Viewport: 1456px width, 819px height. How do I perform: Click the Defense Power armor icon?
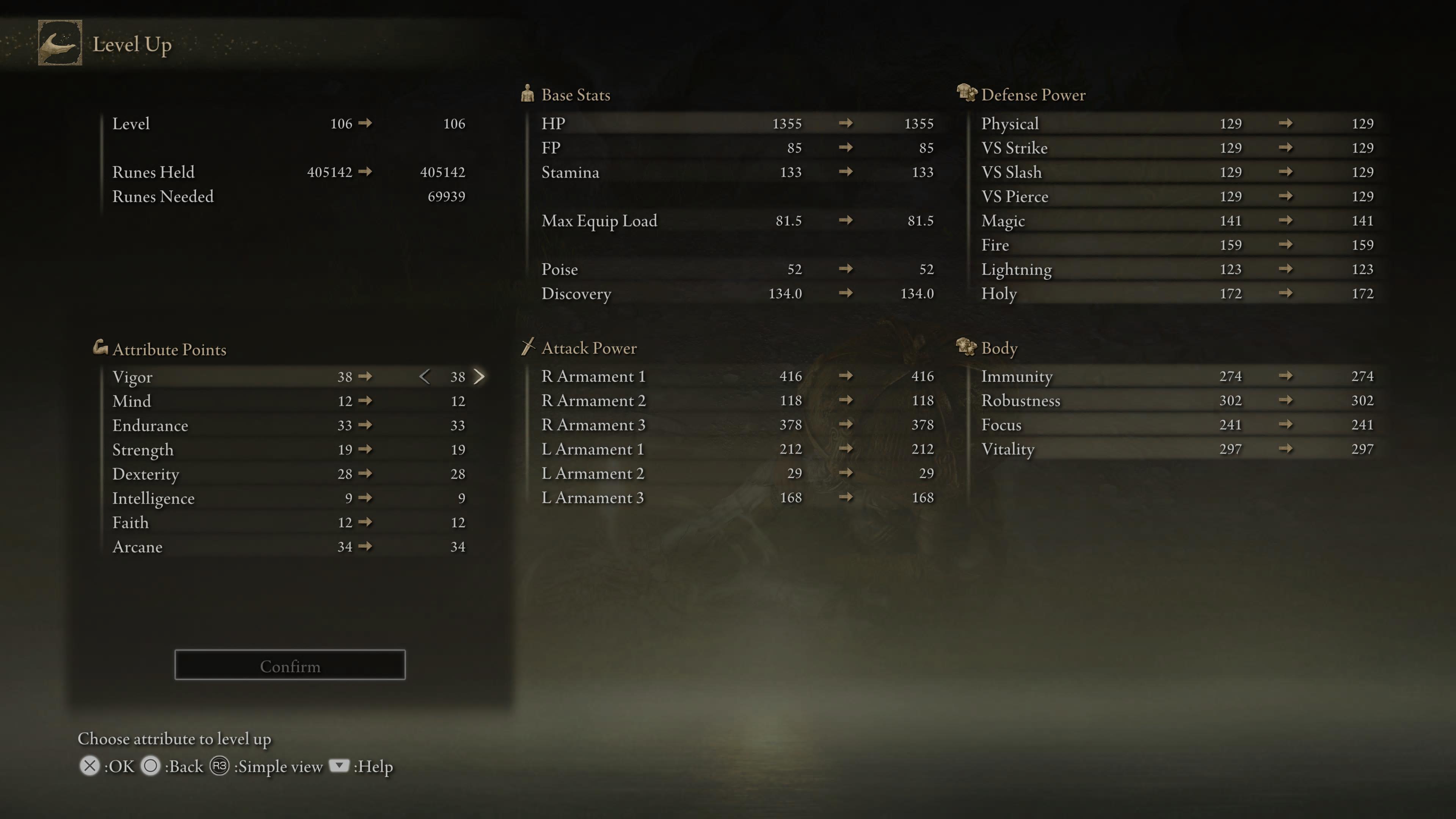(967, 94)
